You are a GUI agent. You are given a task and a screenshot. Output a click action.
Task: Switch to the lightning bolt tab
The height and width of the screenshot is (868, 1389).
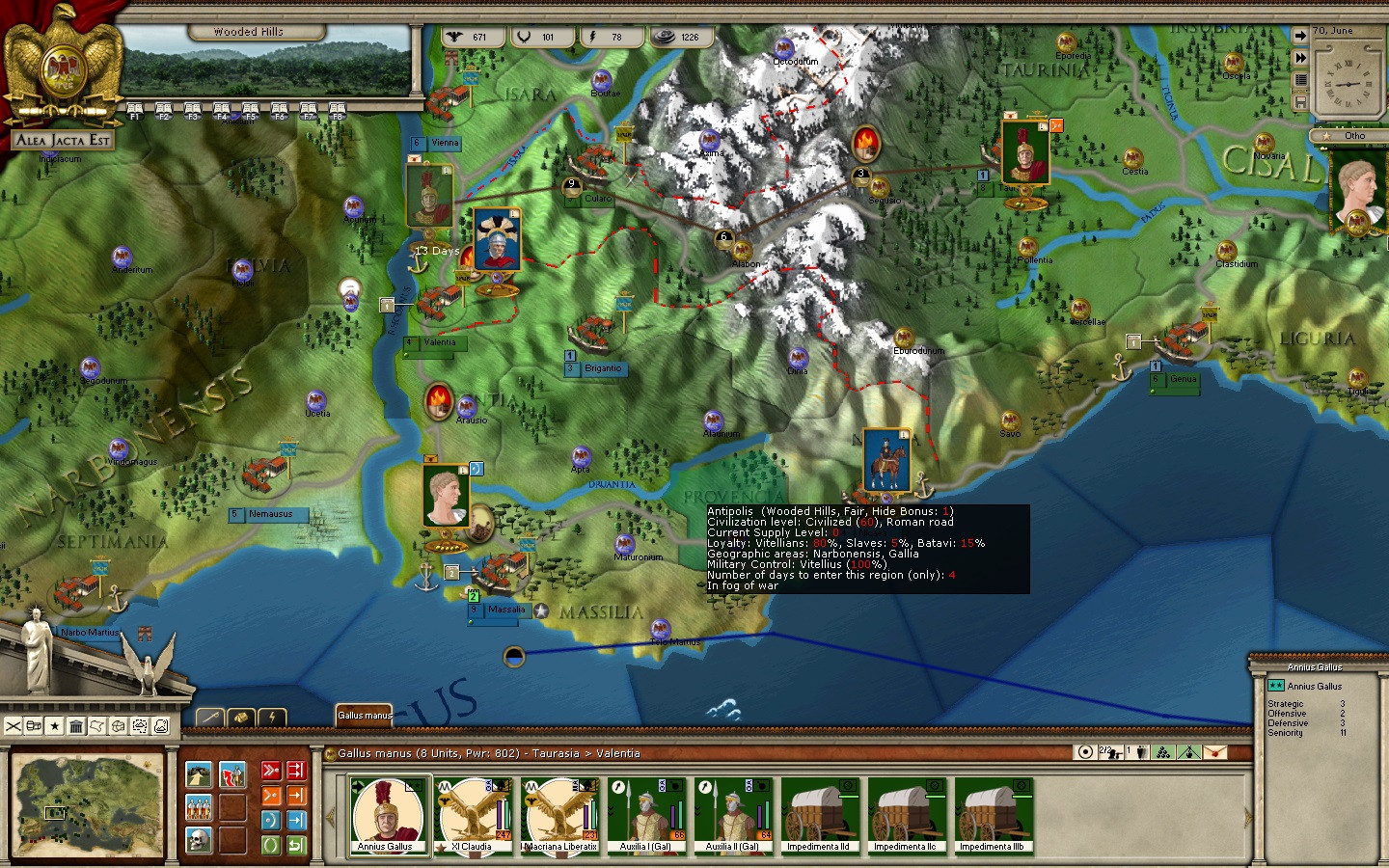(x=273, y=717)
